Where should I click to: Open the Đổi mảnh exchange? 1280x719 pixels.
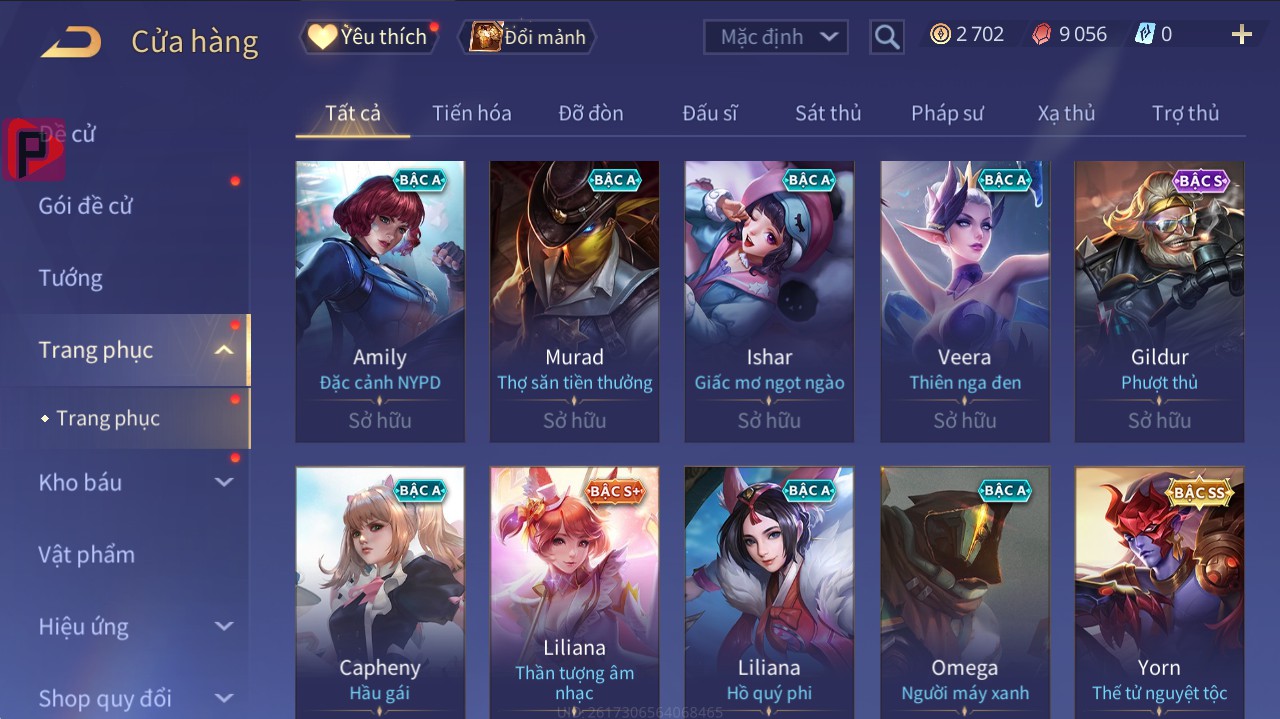tap(528, 37)
